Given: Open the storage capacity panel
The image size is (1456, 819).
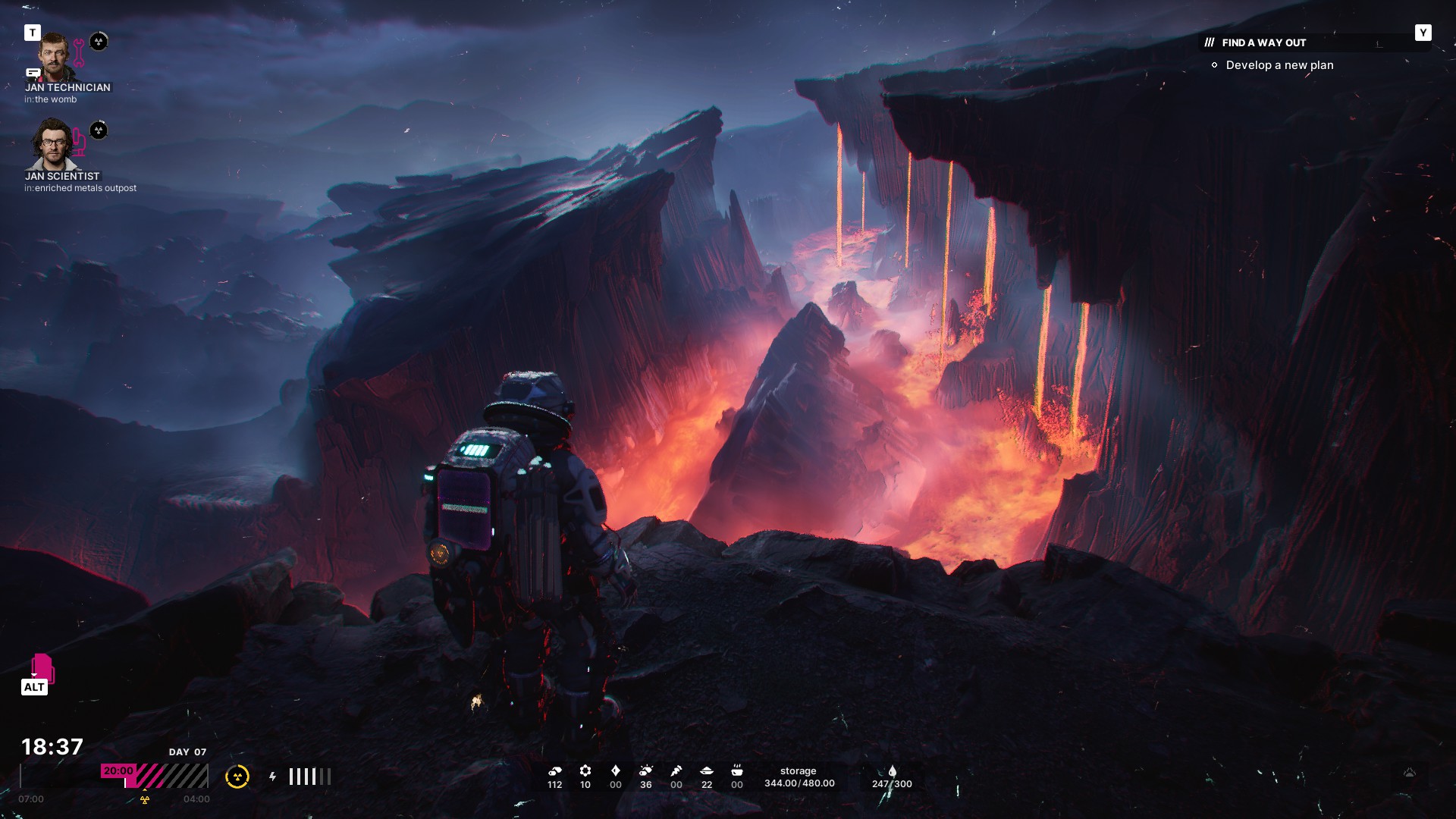Looking at the screenshot, I should coord(799,777).
